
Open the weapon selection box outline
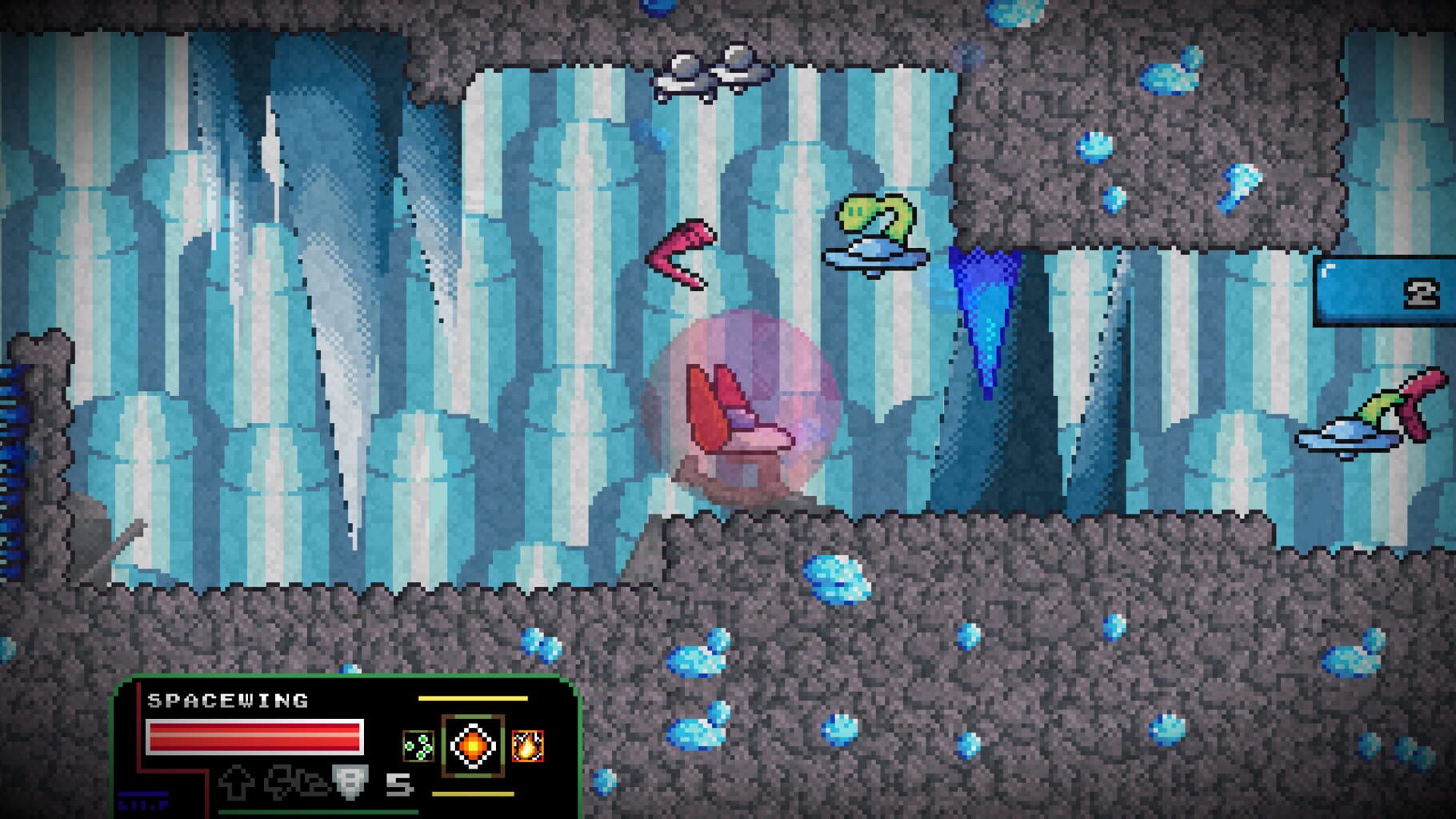tap(471, 744)
